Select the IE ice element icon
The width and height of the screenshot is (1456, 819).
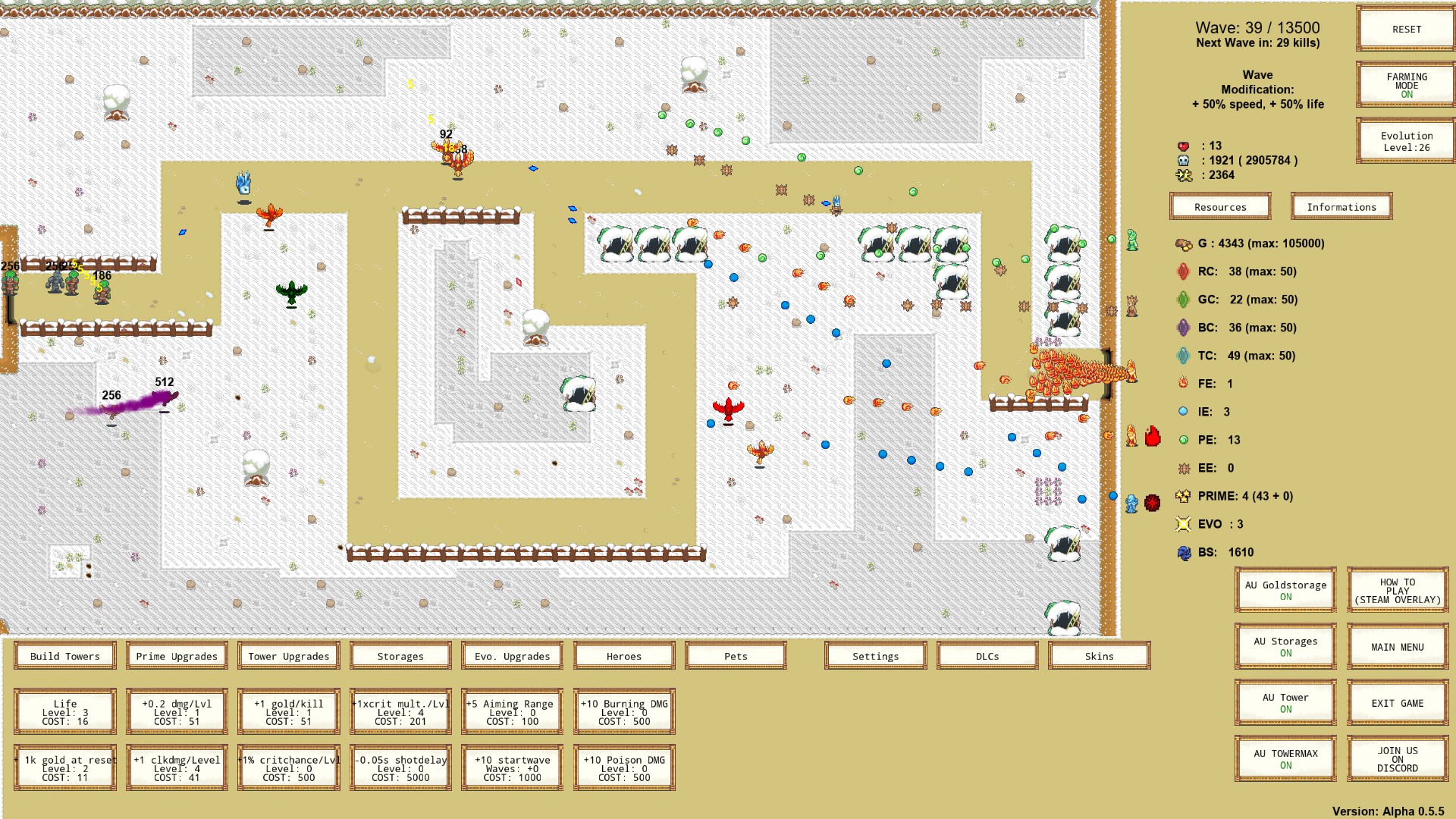1183,412
